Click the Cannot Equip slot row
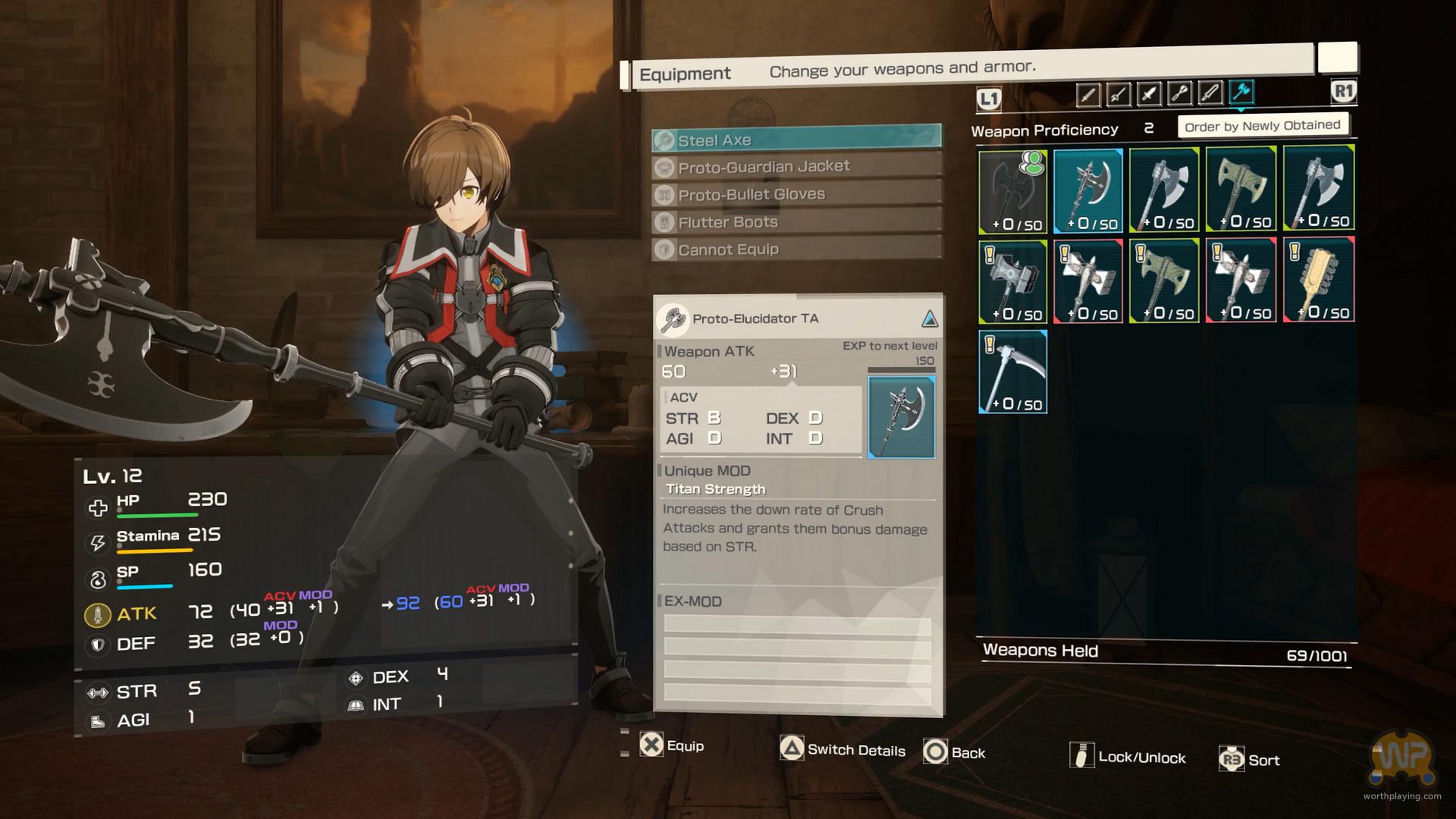This screenshot has height=819, width=1456. pos(796,249)
